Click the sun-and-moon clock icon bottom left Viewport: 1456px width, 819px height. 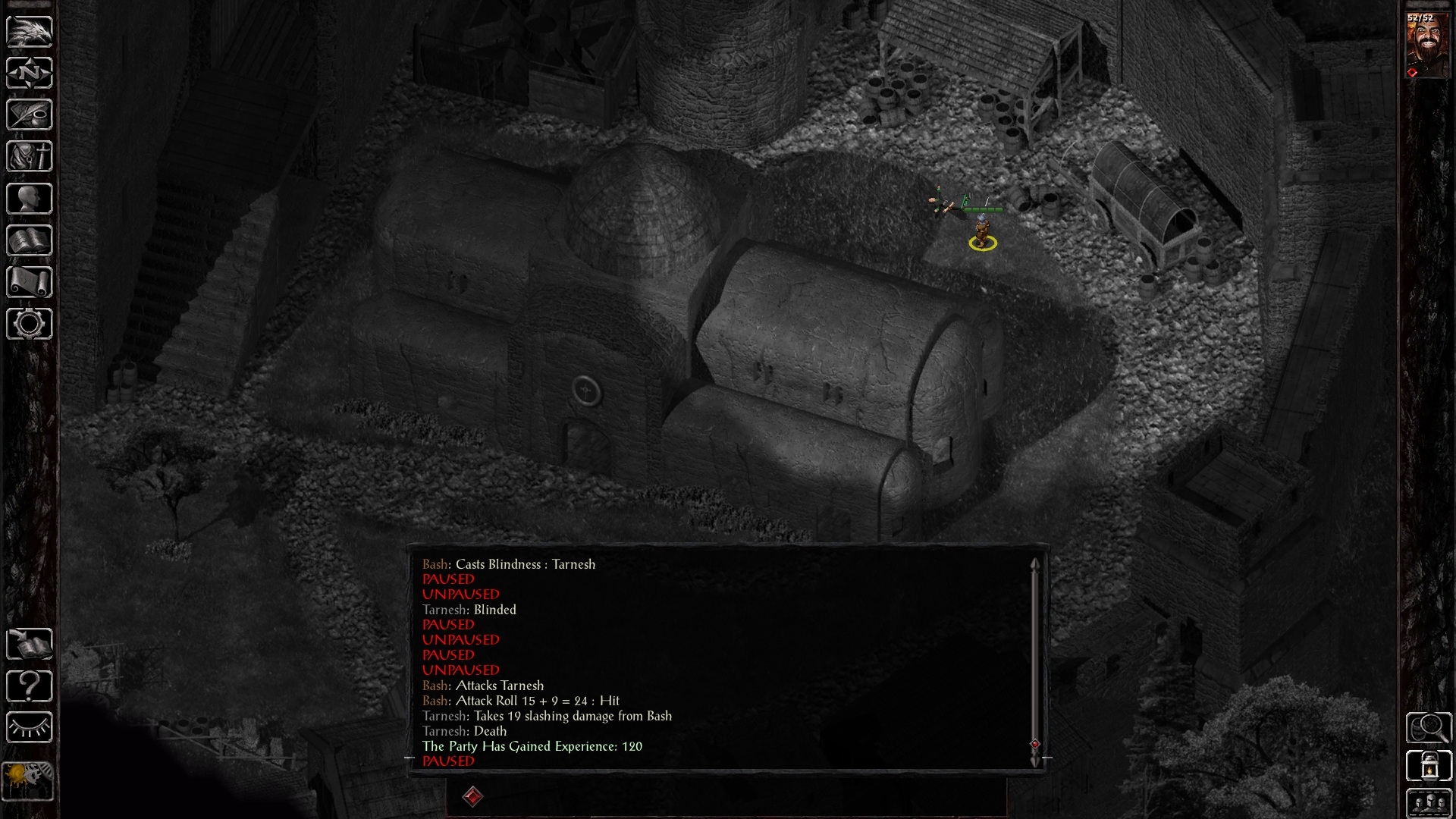point(27,781)
